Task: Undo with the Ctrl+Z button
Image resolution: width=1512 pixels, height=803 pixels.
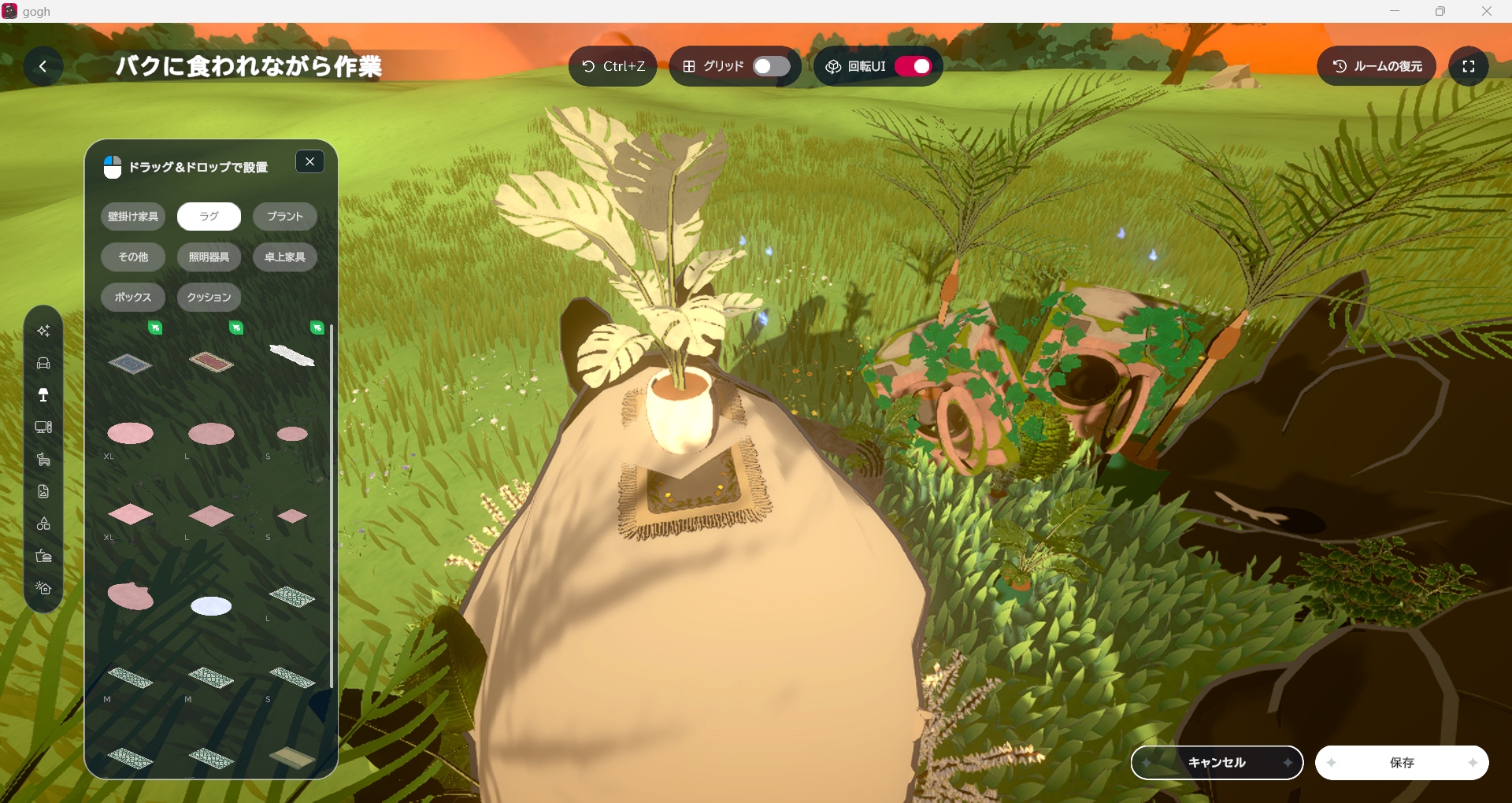Action: [613, 66]
